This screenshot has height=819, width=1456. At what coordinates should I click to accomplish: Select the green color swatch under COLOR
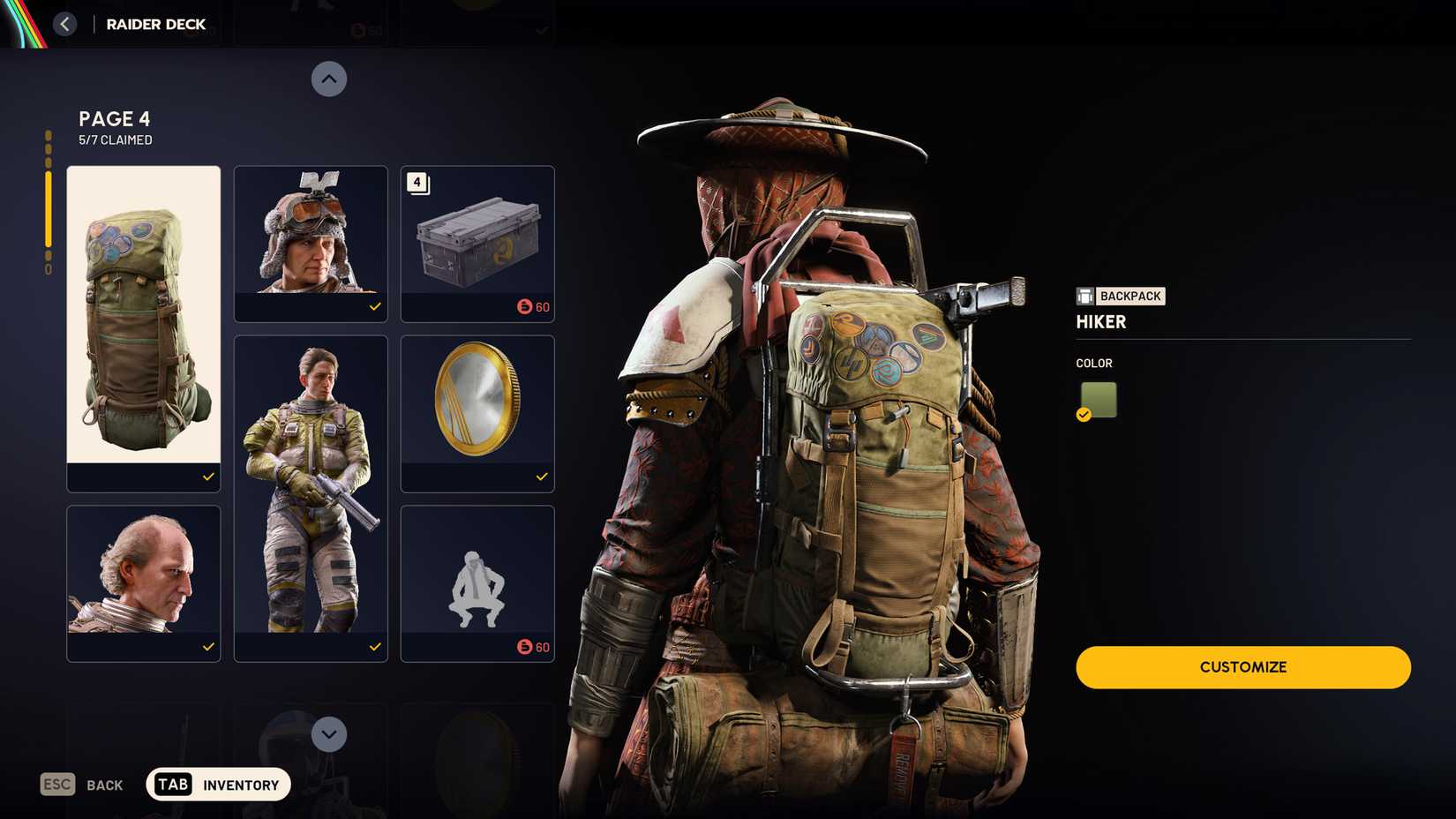click(1096, 399)
